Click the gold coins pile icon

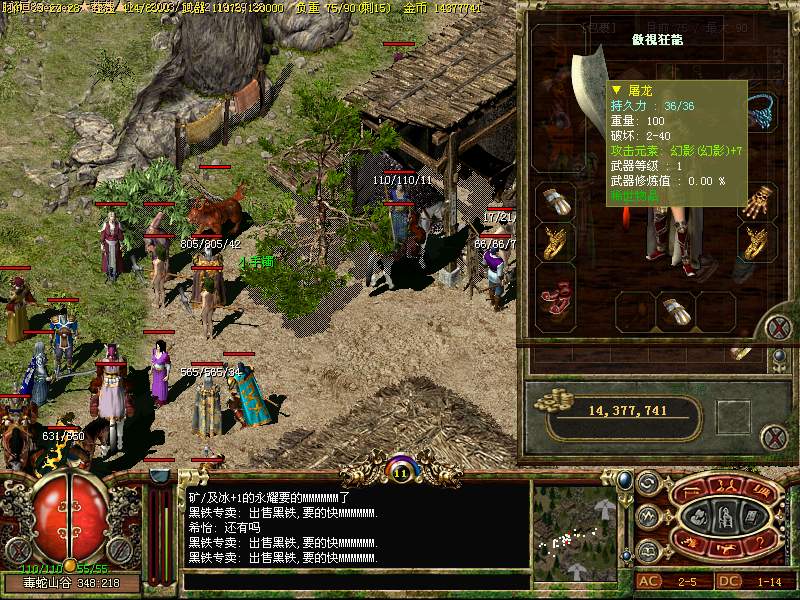click(550, 402)
